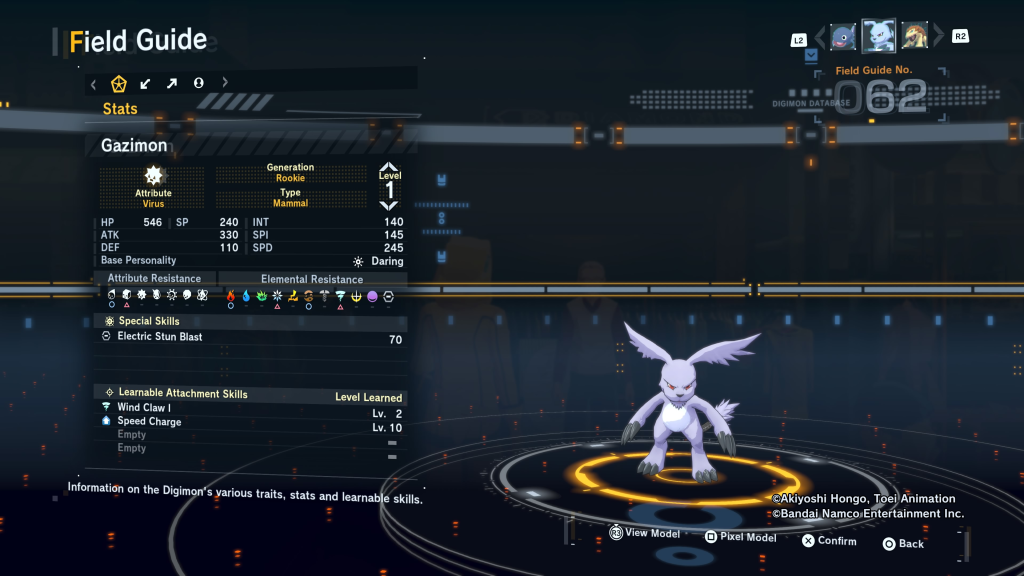1024x576 pixels.
Task: Select the Wind Claw I attachment skill
Action: tap(144, 408)
